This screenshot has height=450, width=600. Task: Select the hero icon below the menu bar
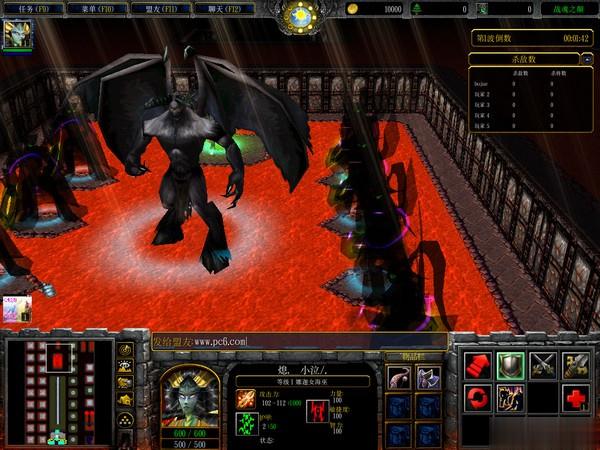click(17, 34)
